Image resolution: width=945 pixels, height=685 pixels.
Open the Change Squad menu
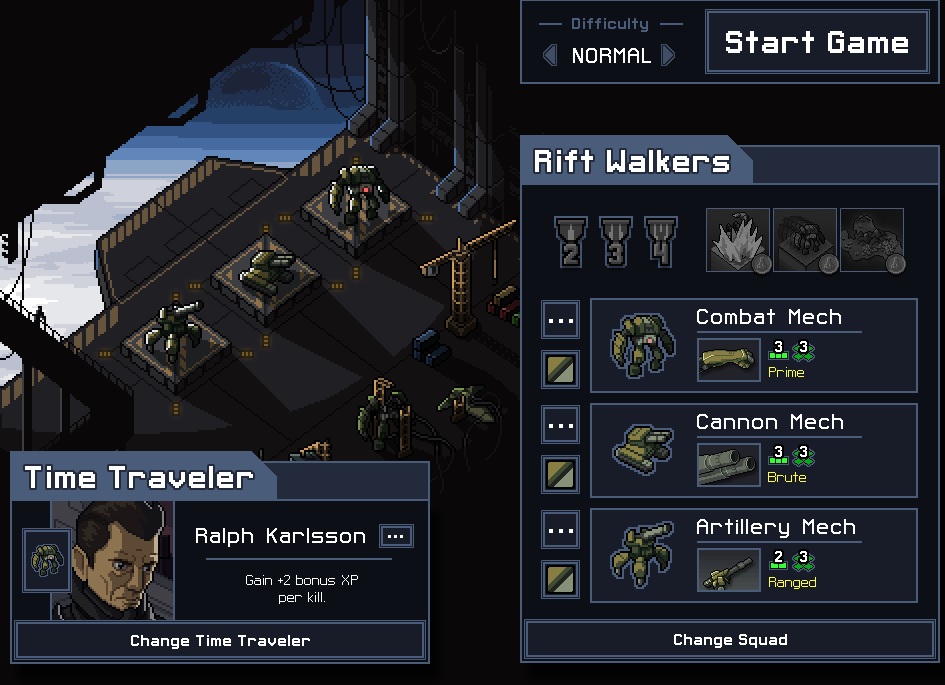tap(729, 640)
